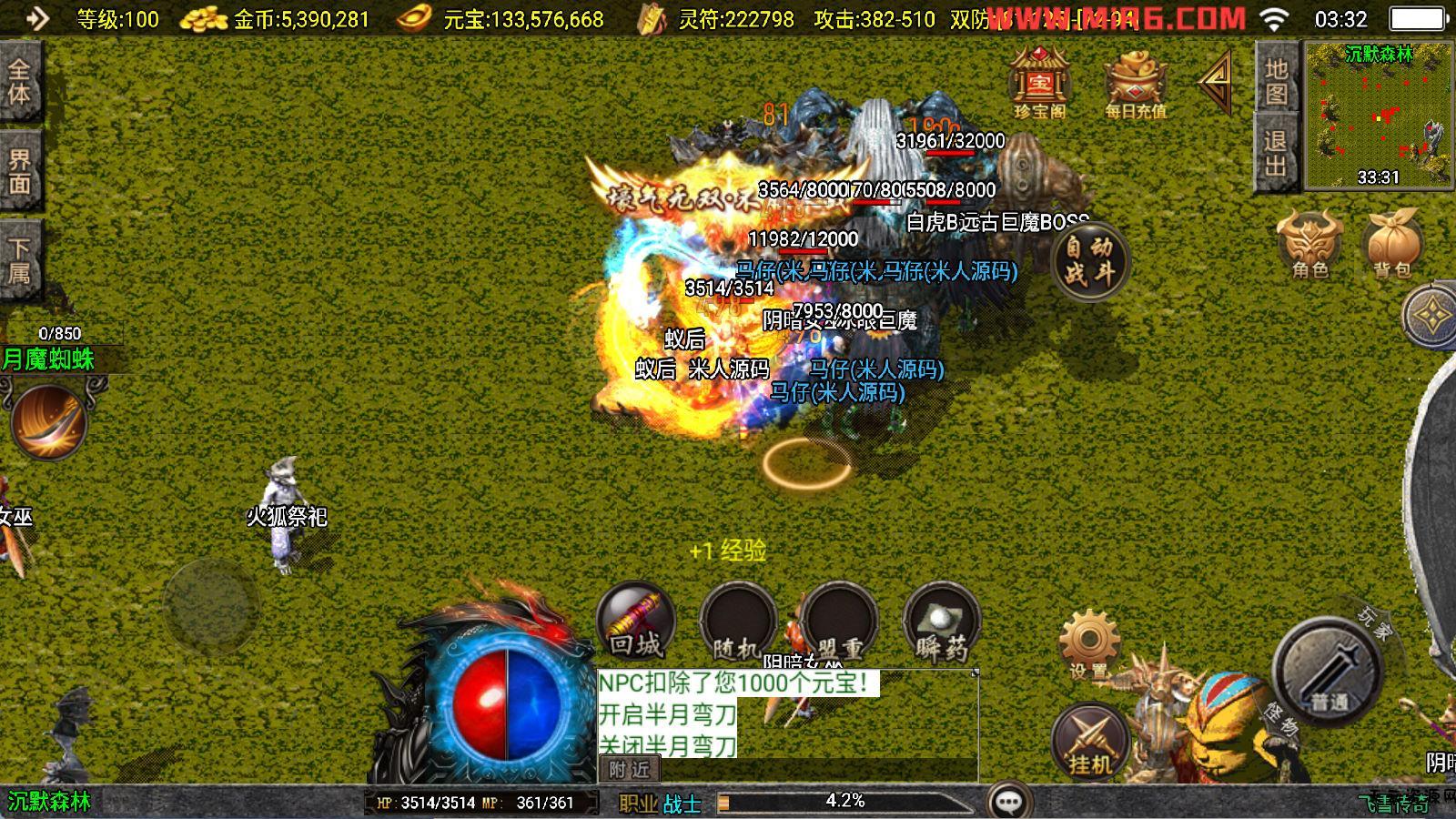The height and width of the screenshot is (819, 1456).
Task: Open the 全体 panel button
Action: point(20,82)
